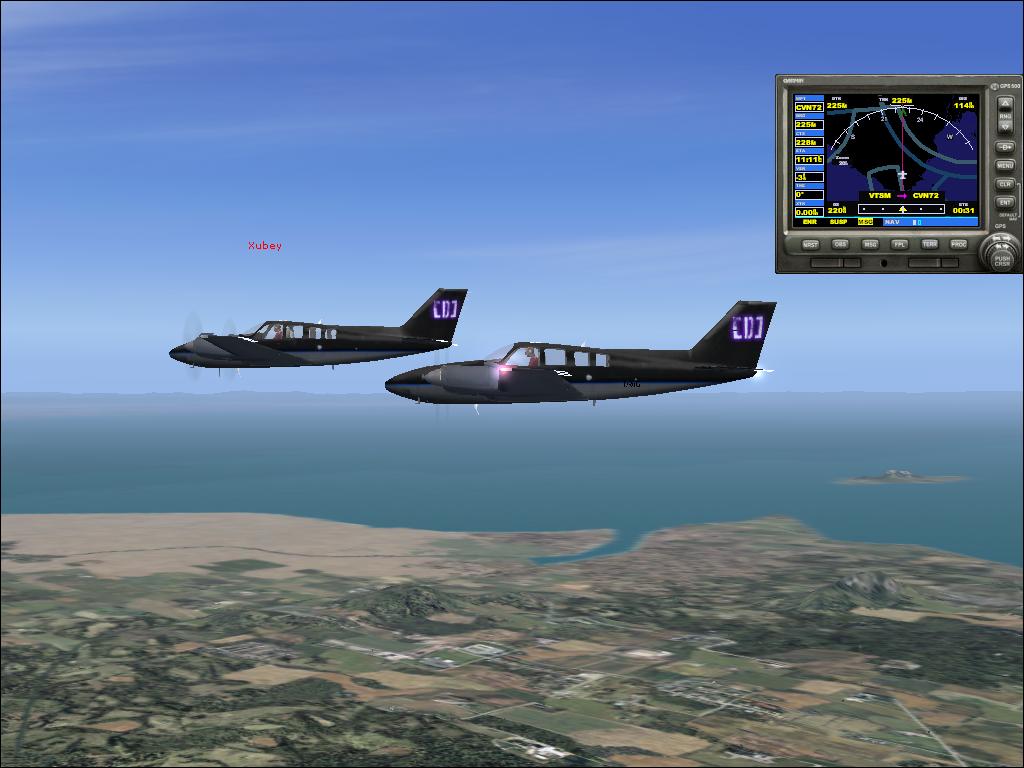
Task: Decrease map range with the RNG down arrow
Action: pos(1004,127)
